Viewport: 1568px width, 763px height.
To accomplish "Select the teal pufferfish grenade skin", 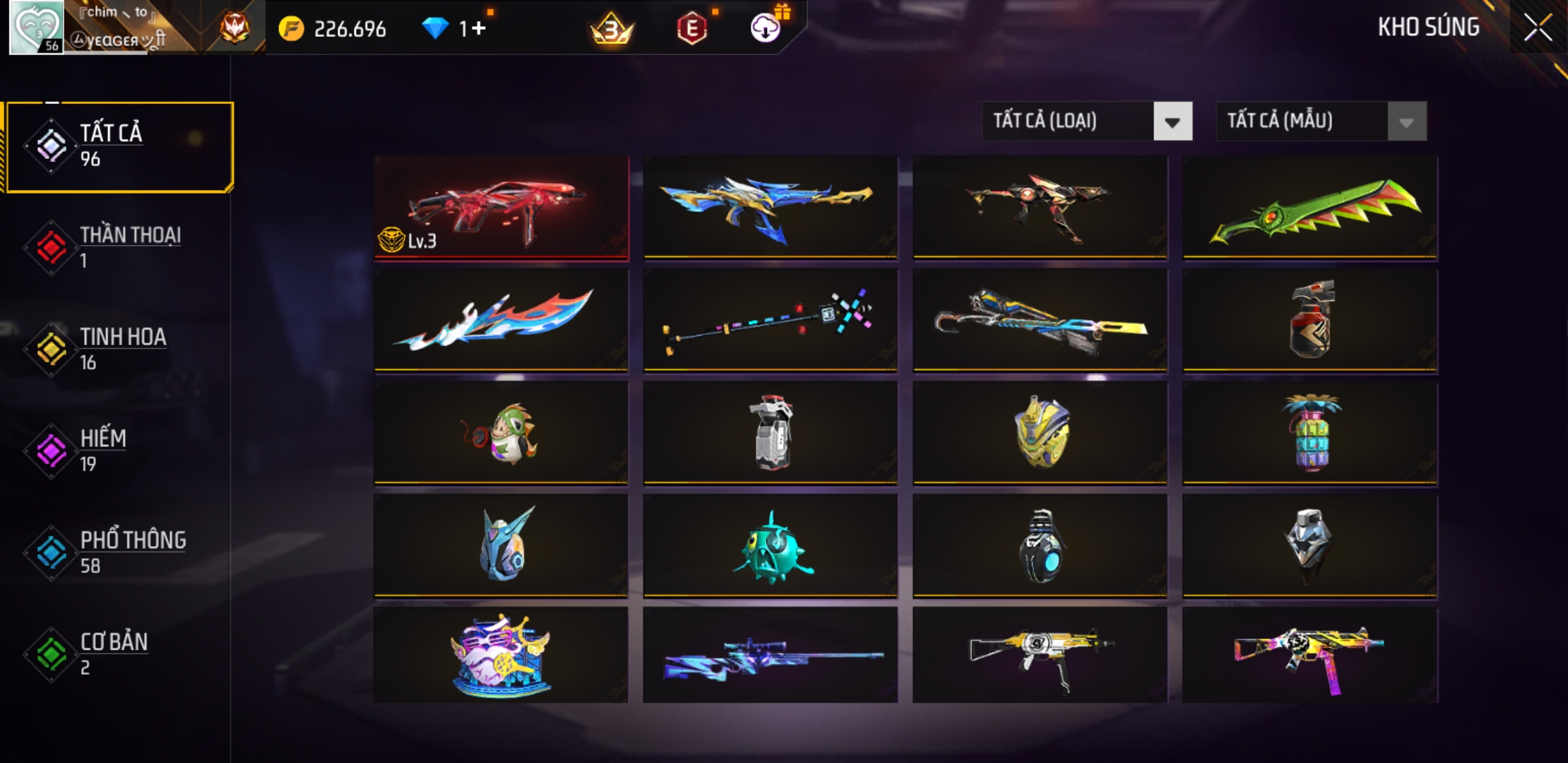I will click(x=770, y=545).
